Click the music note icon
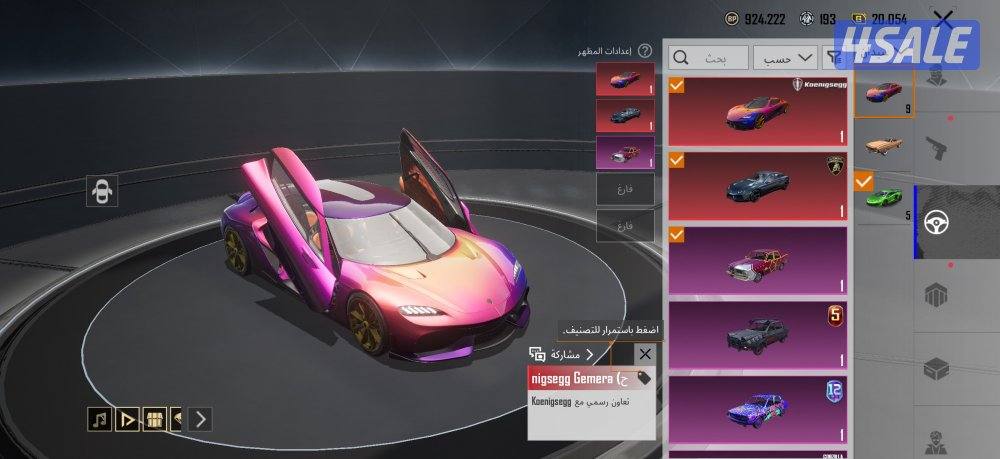The image size is (1000, 459). pos(99,419)
